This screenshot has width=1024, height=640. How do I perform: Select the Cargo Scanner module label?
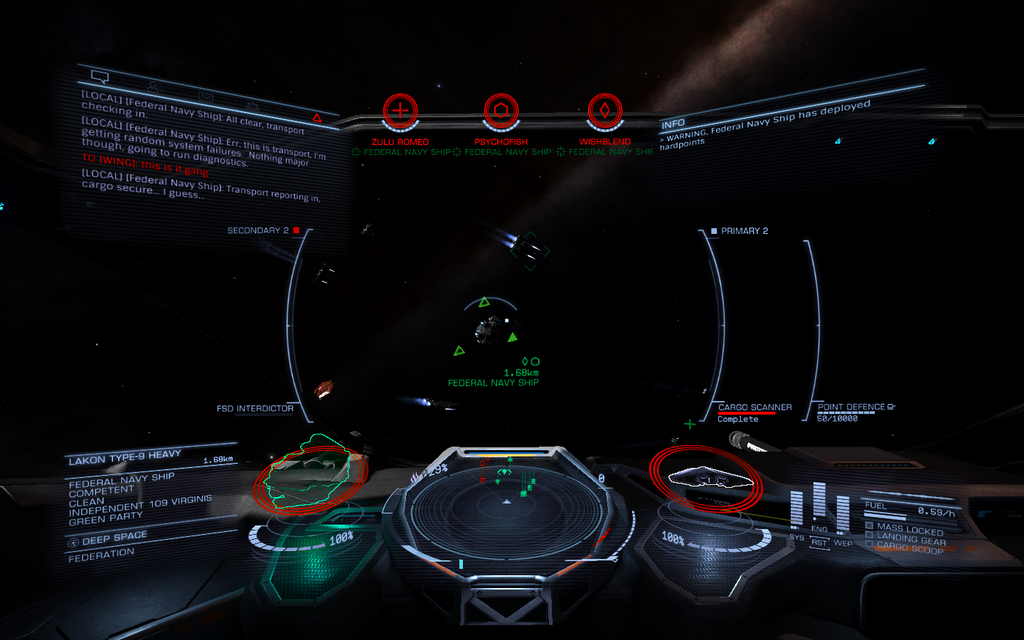pos(755,407)
